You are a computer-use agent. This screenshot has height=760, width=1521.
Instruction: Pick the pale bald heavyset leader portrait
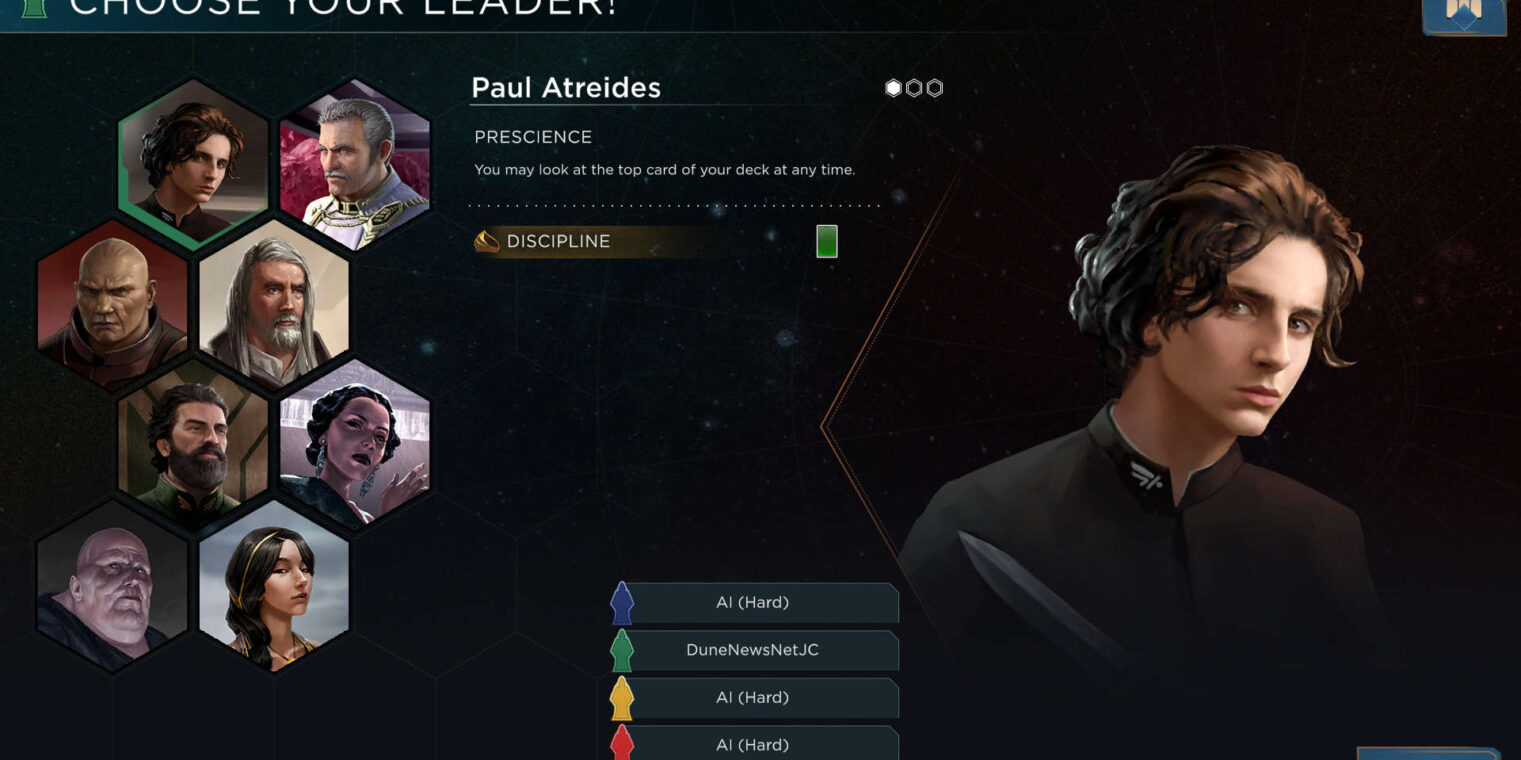pos(112,584)
